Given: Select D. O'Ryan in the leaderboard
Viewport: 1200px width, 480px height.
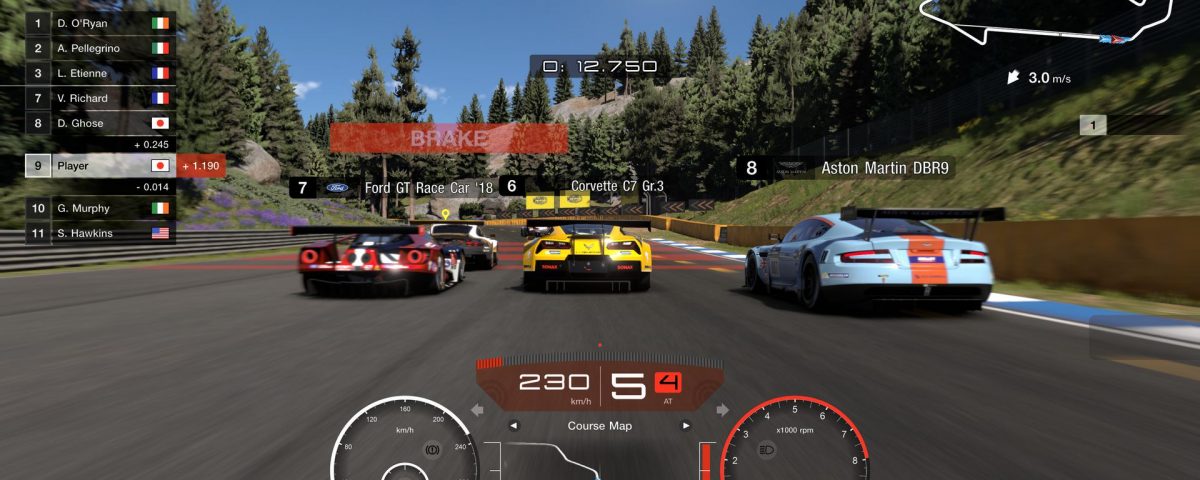Looking at the screenshot, I should pyautogui.click(x=100, y=22).
